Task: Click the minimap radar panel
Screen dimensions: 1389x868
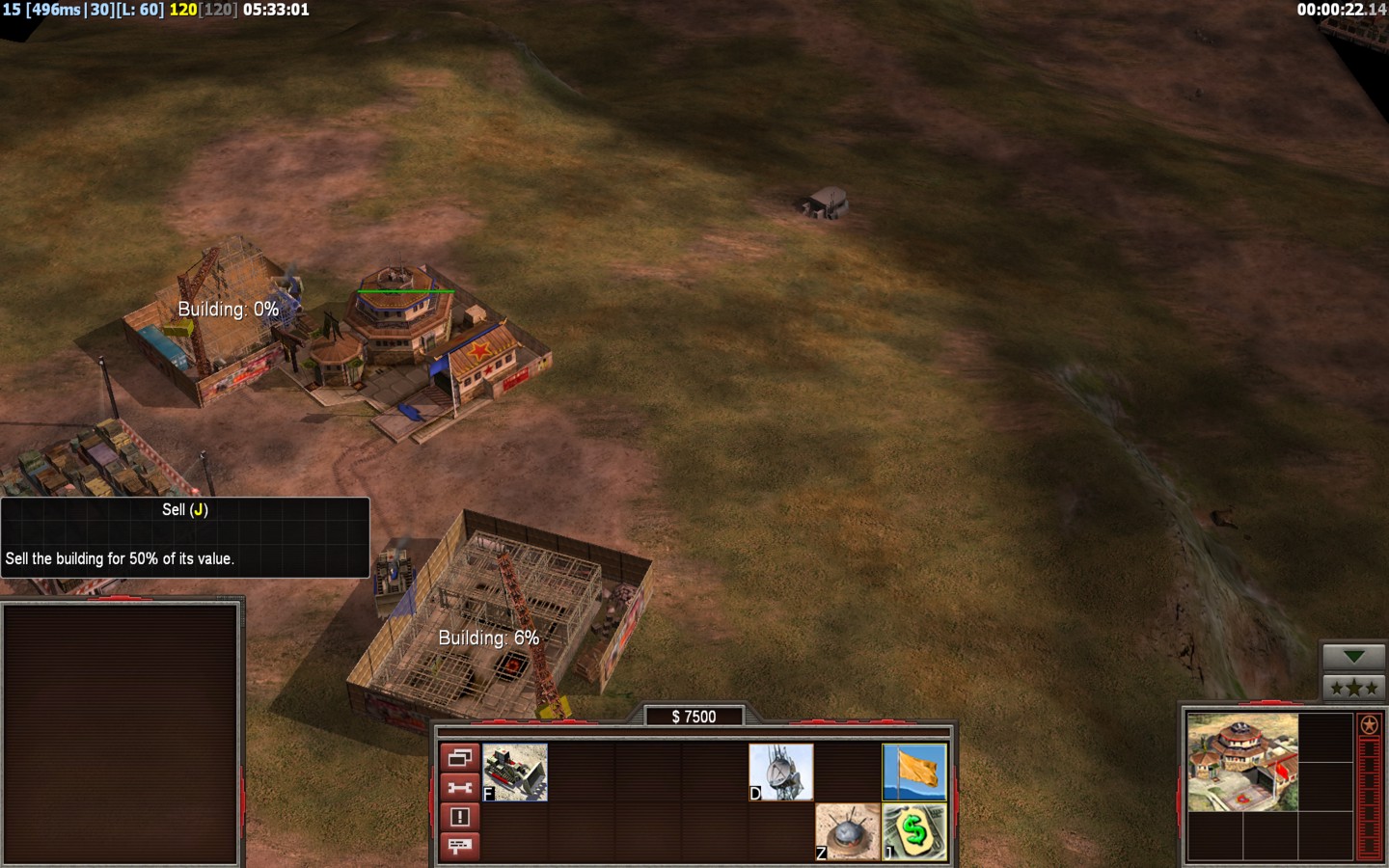Action: tap(121, 733)
